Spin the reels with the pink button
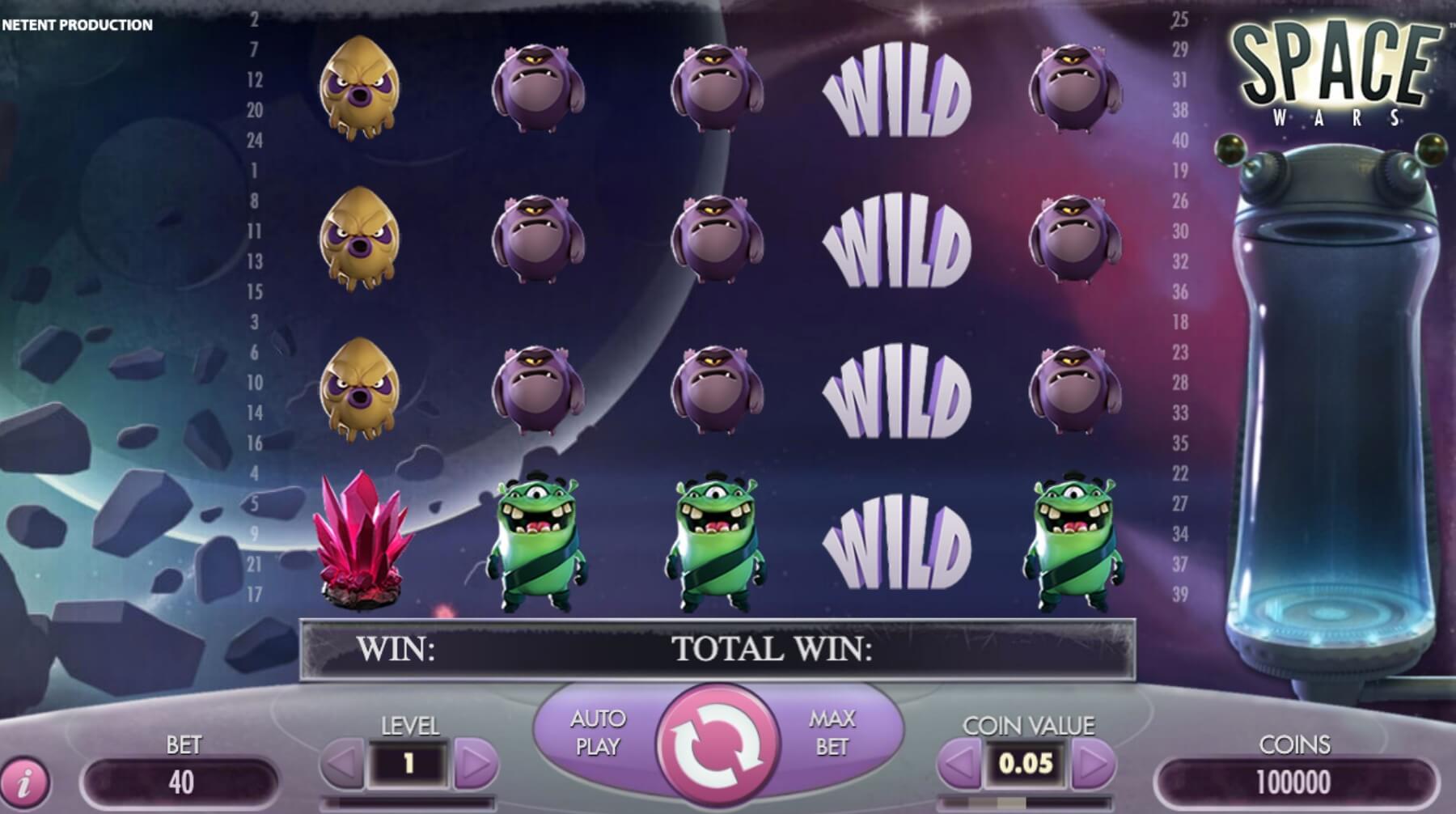 coord(718,746)
